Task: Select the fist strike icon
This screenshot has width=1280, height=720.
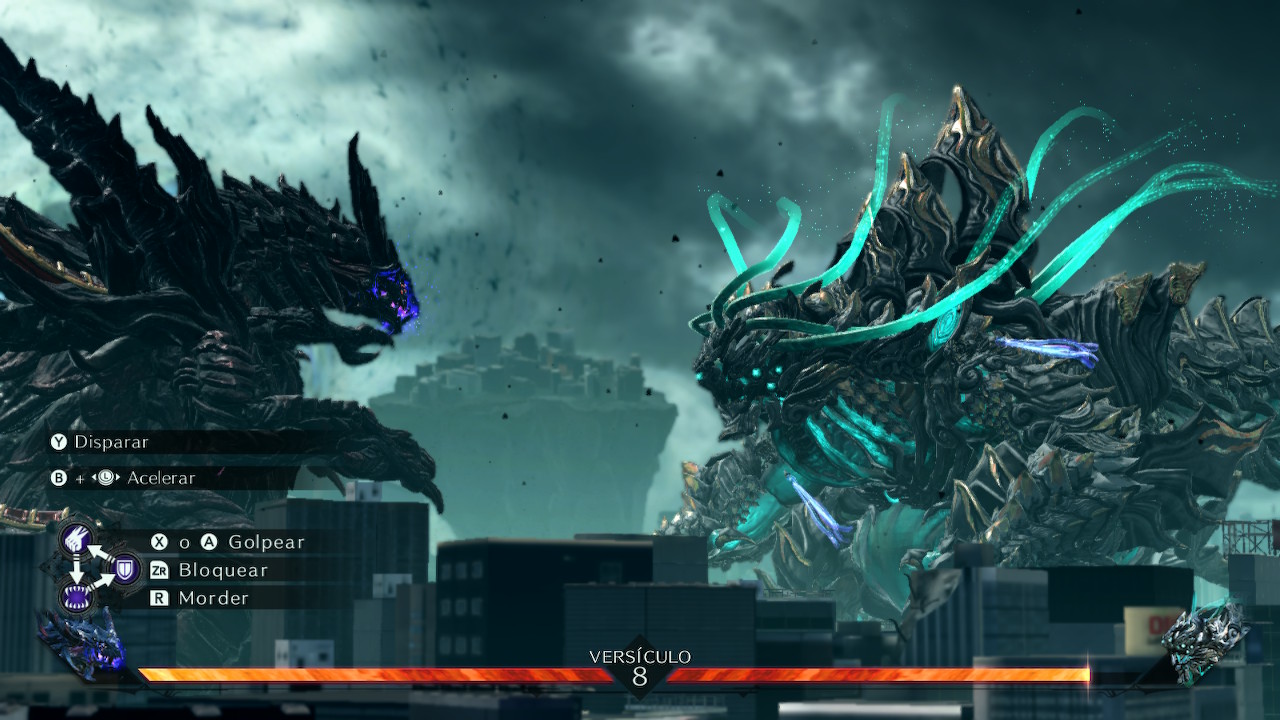Action: [76, 541]
